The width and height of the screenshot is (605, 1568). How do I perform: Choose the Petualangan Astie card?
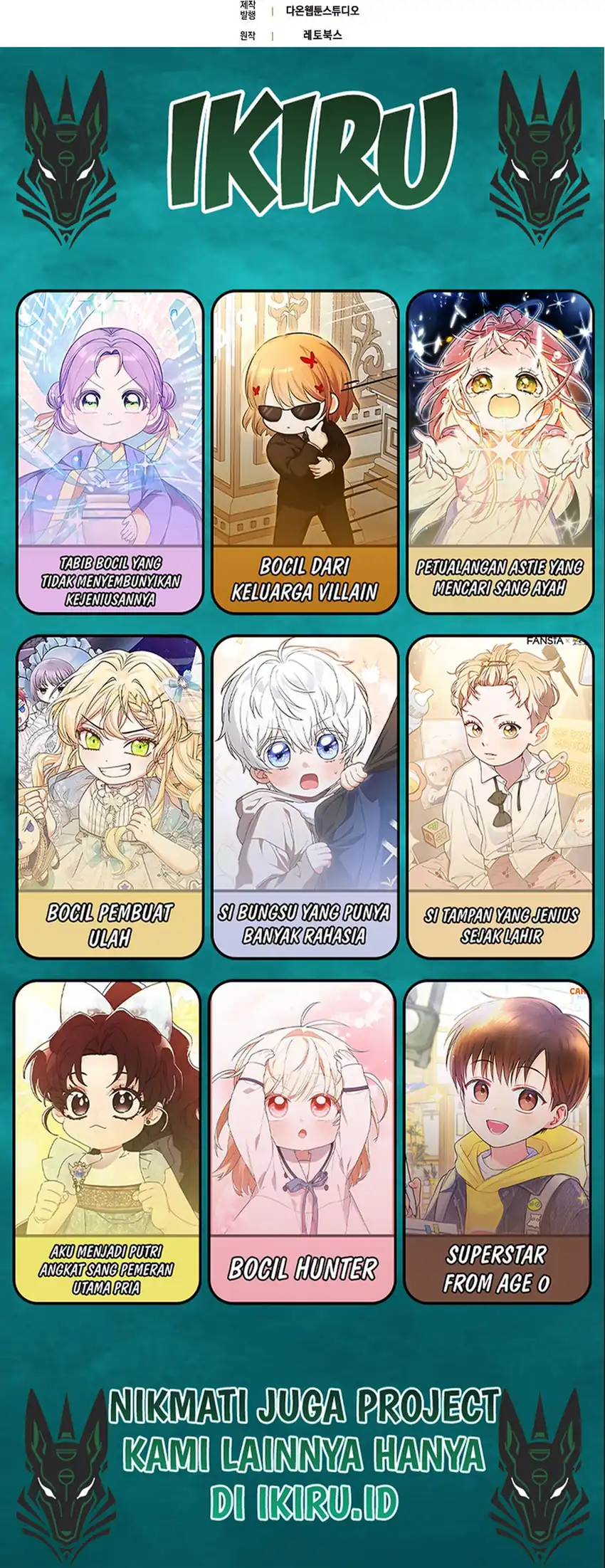click(x=500, y=452)
